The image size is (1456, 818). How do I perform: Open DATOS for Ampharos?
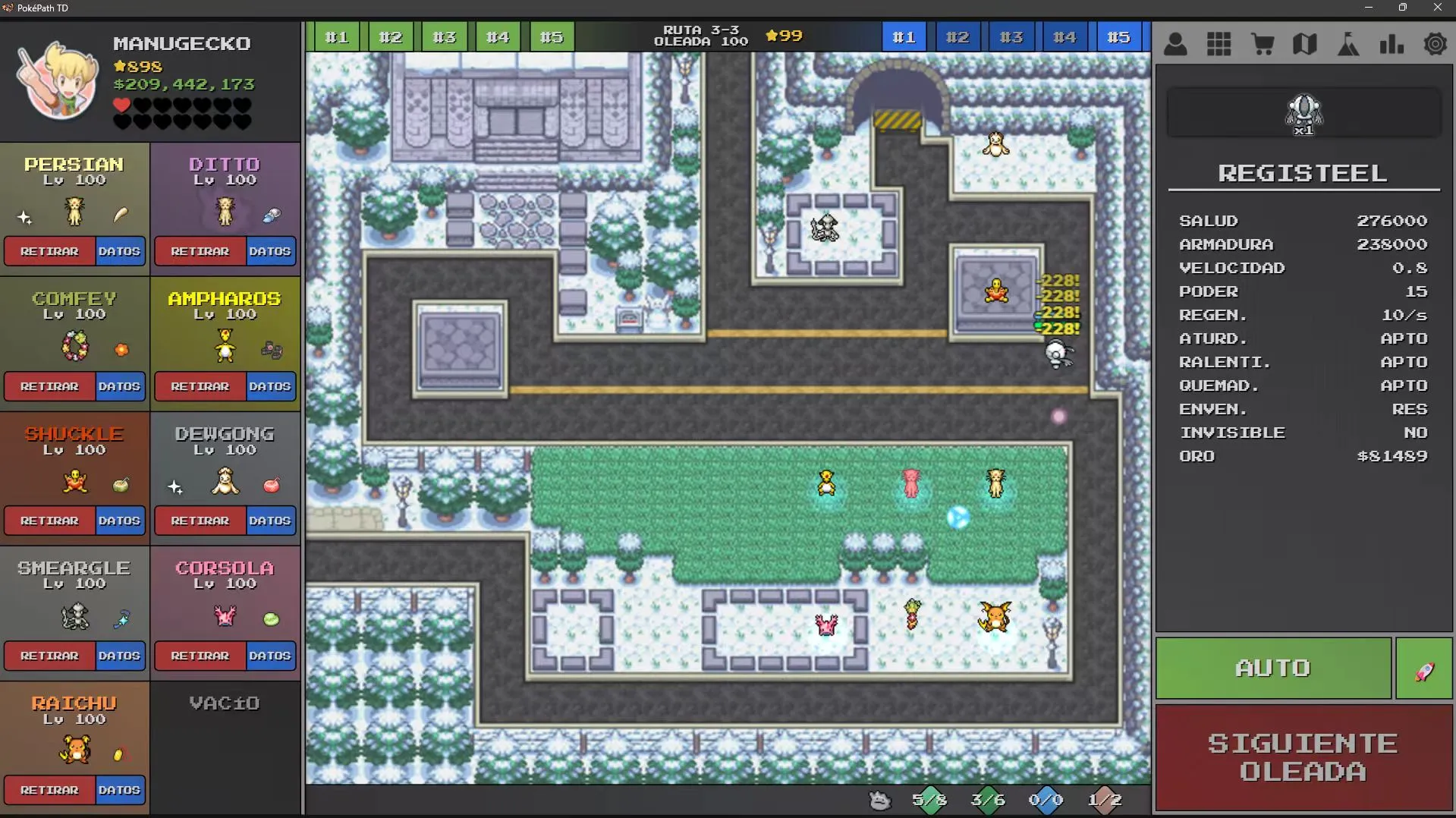(269, 386)
